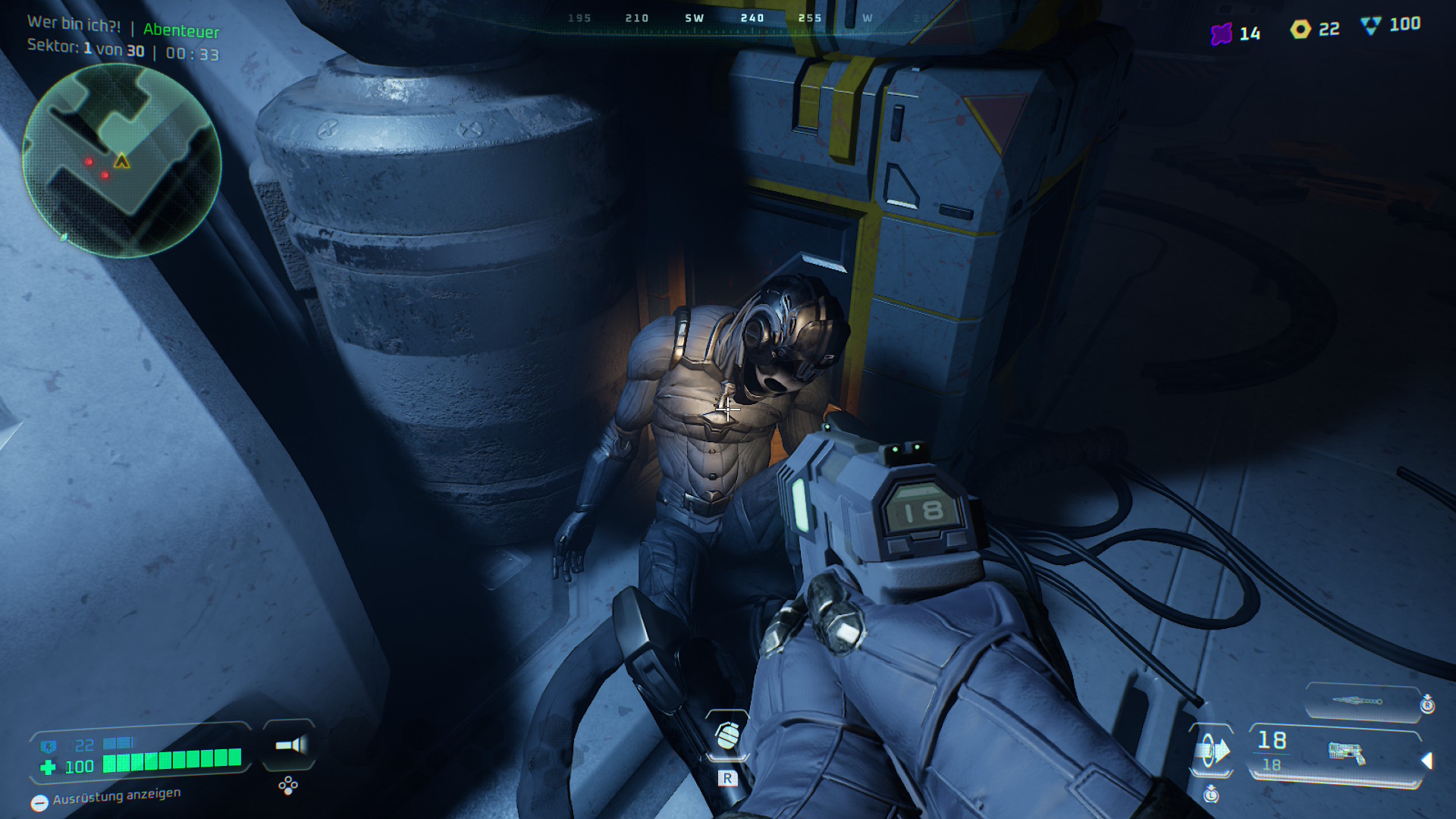Click the blue shield energy icon
The height and width of the screenshot is (819, 1456).
click(x=49, y=746)
